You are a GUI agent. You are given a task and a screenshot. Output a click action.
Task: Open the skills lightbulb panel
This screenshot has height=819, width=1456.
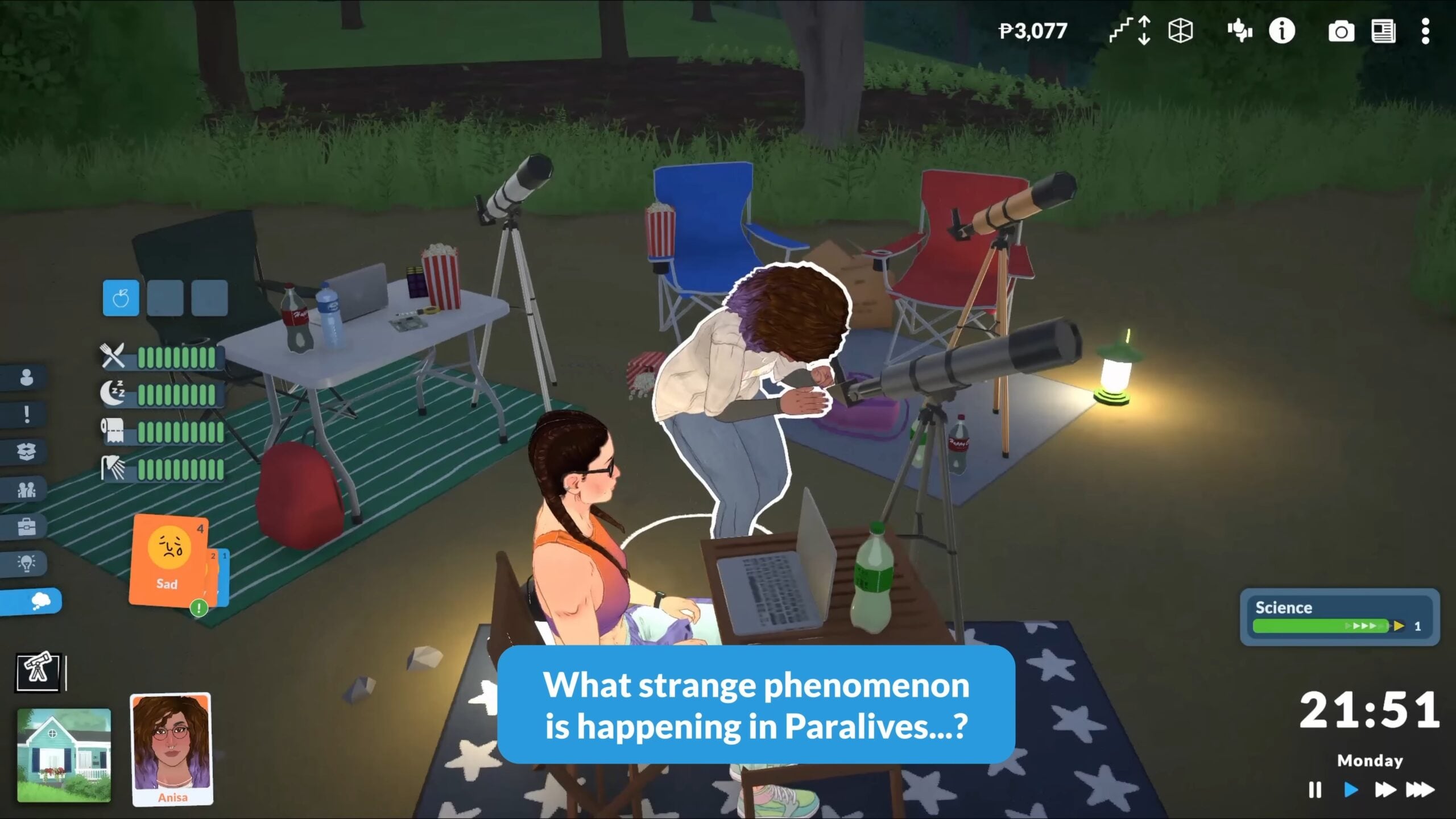26,562
